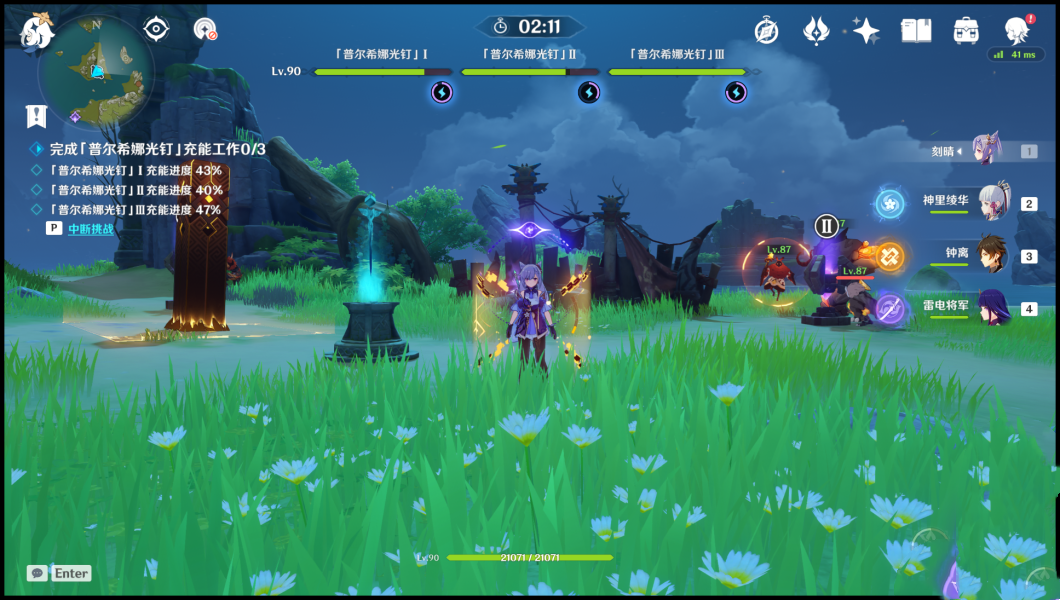Click the 中断挑战 link
This screenshot has height=600, width=1060.
coord(90,228)
